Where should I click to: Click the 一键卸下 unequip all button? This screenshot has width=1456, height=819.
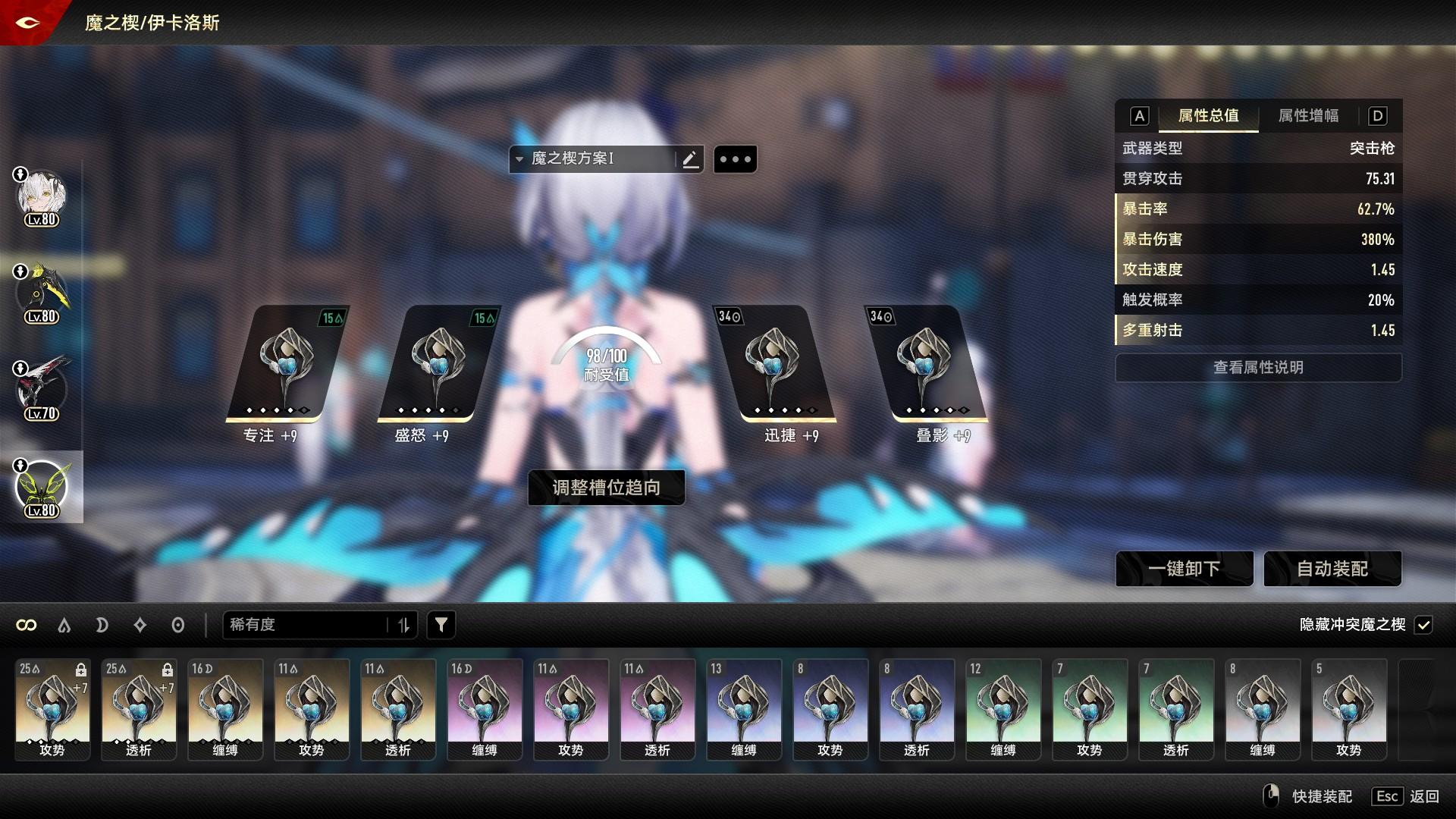point(1184,569)
